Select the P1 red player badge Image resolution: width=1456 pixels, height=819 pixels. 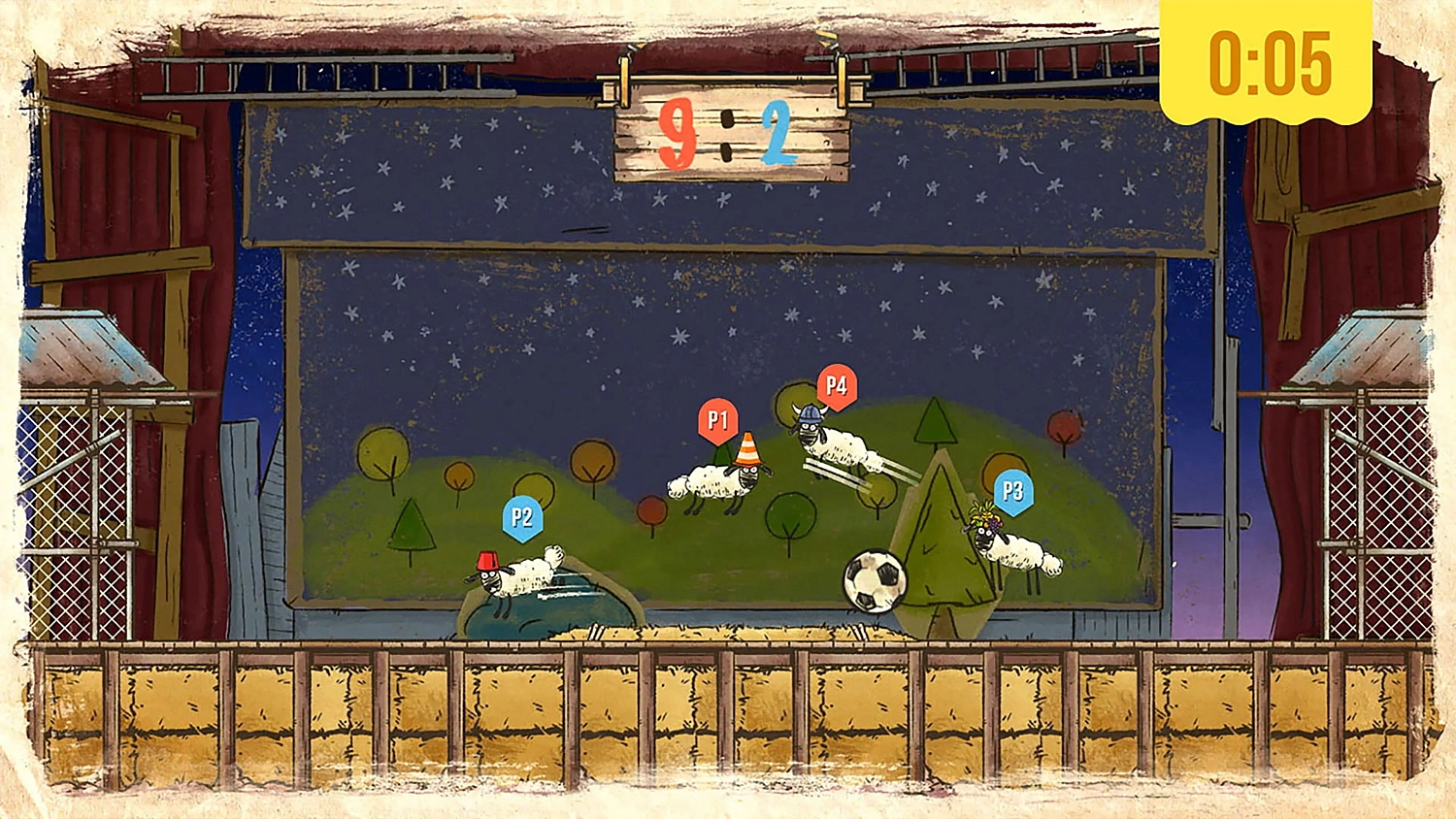pos(718,419)
